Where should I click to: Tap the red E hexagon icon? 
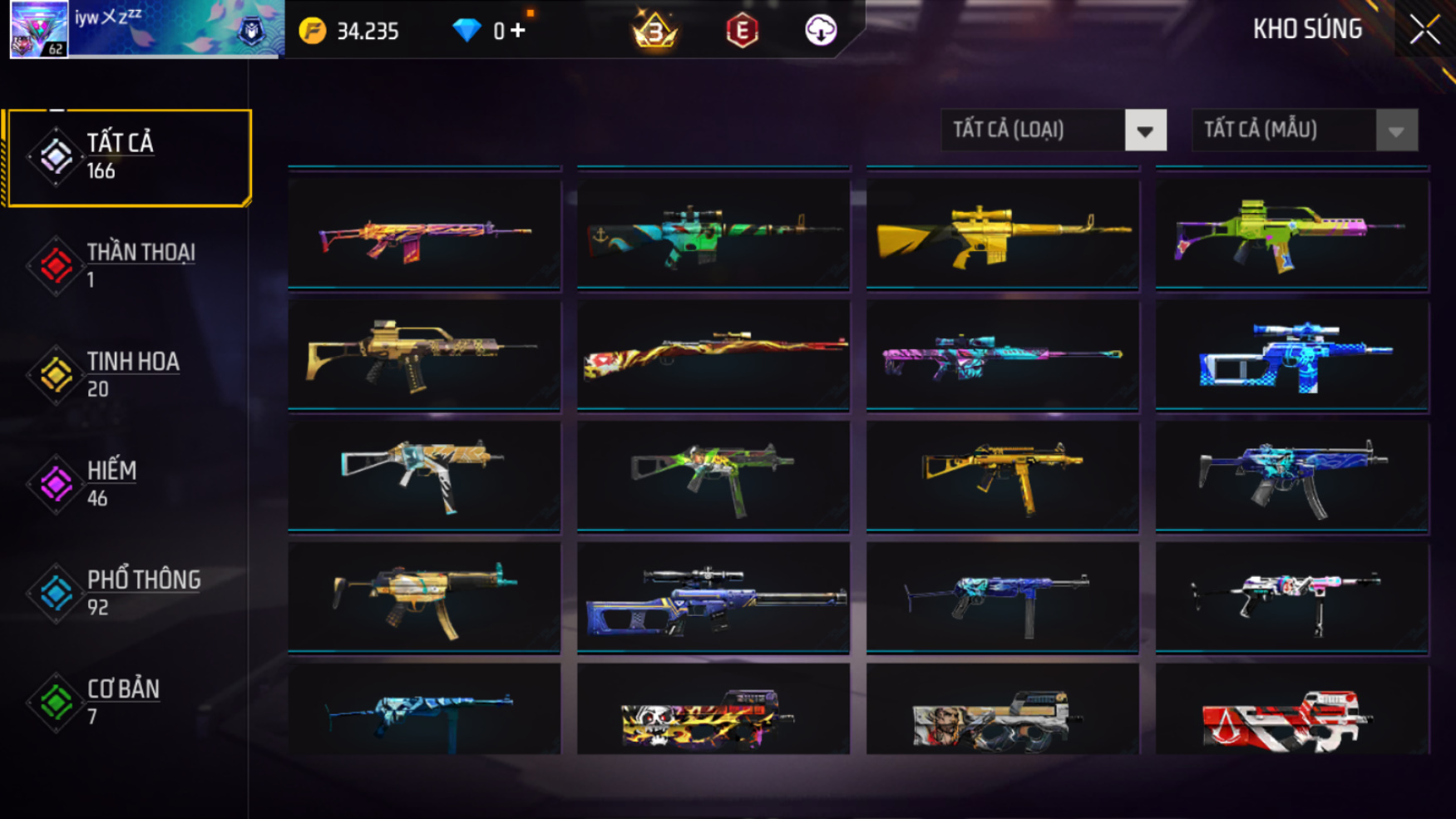742,32
